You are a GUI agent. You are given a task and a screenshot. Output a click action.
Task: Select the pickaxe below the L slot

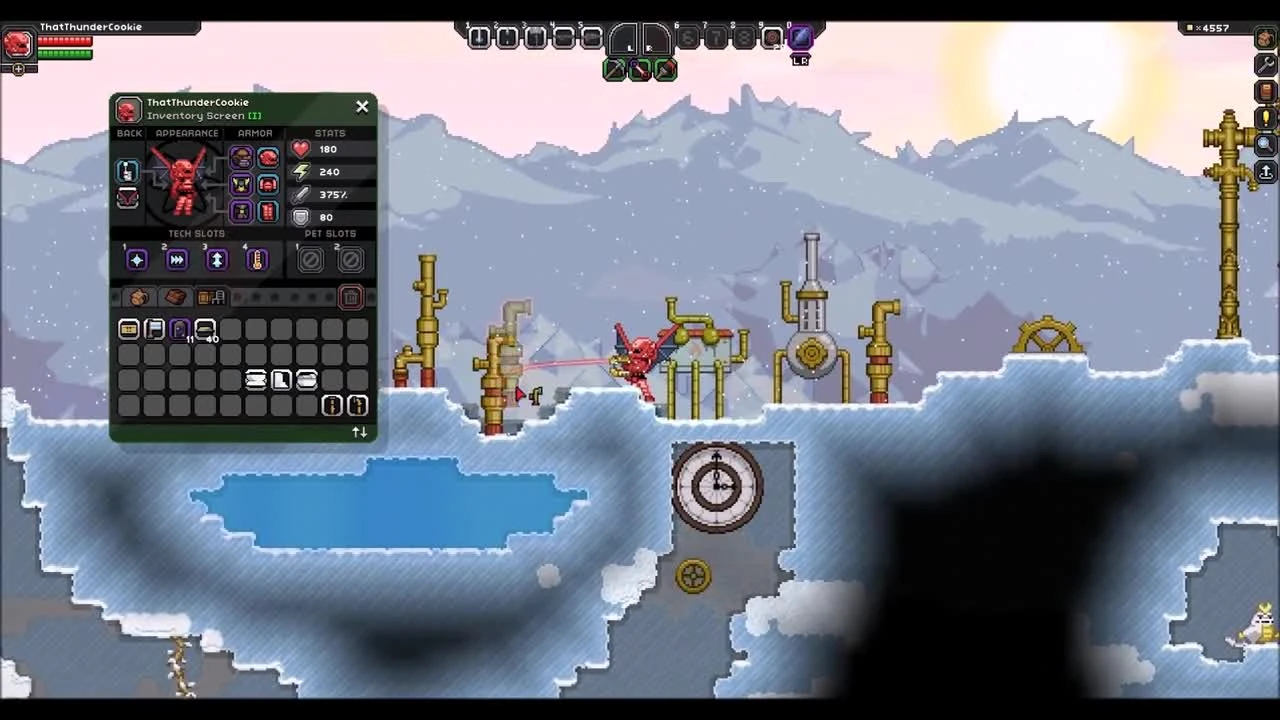pos(615,69)
